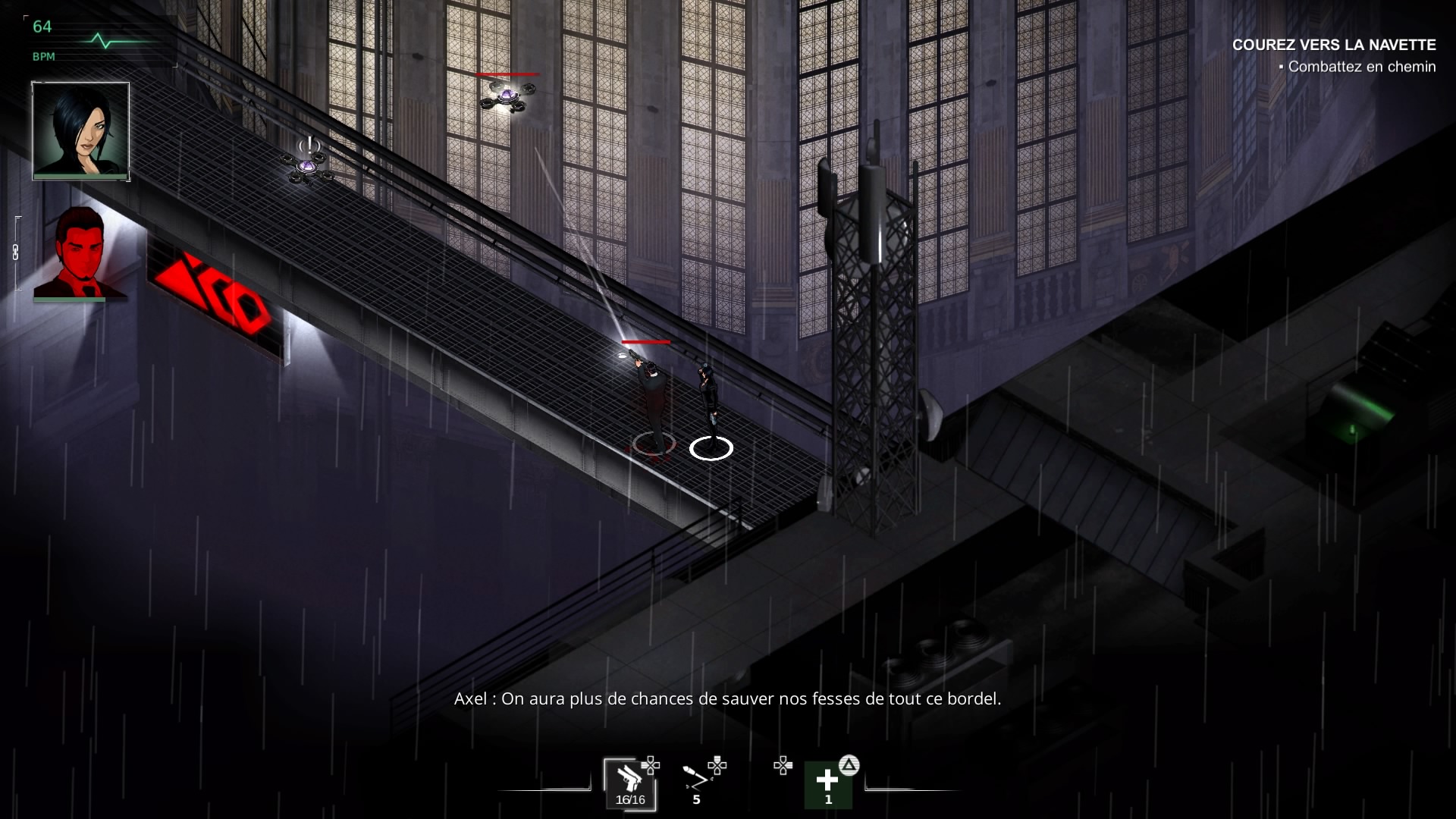
Task: Toggle the chain link icon beside portraits
Action: point(15,253)
